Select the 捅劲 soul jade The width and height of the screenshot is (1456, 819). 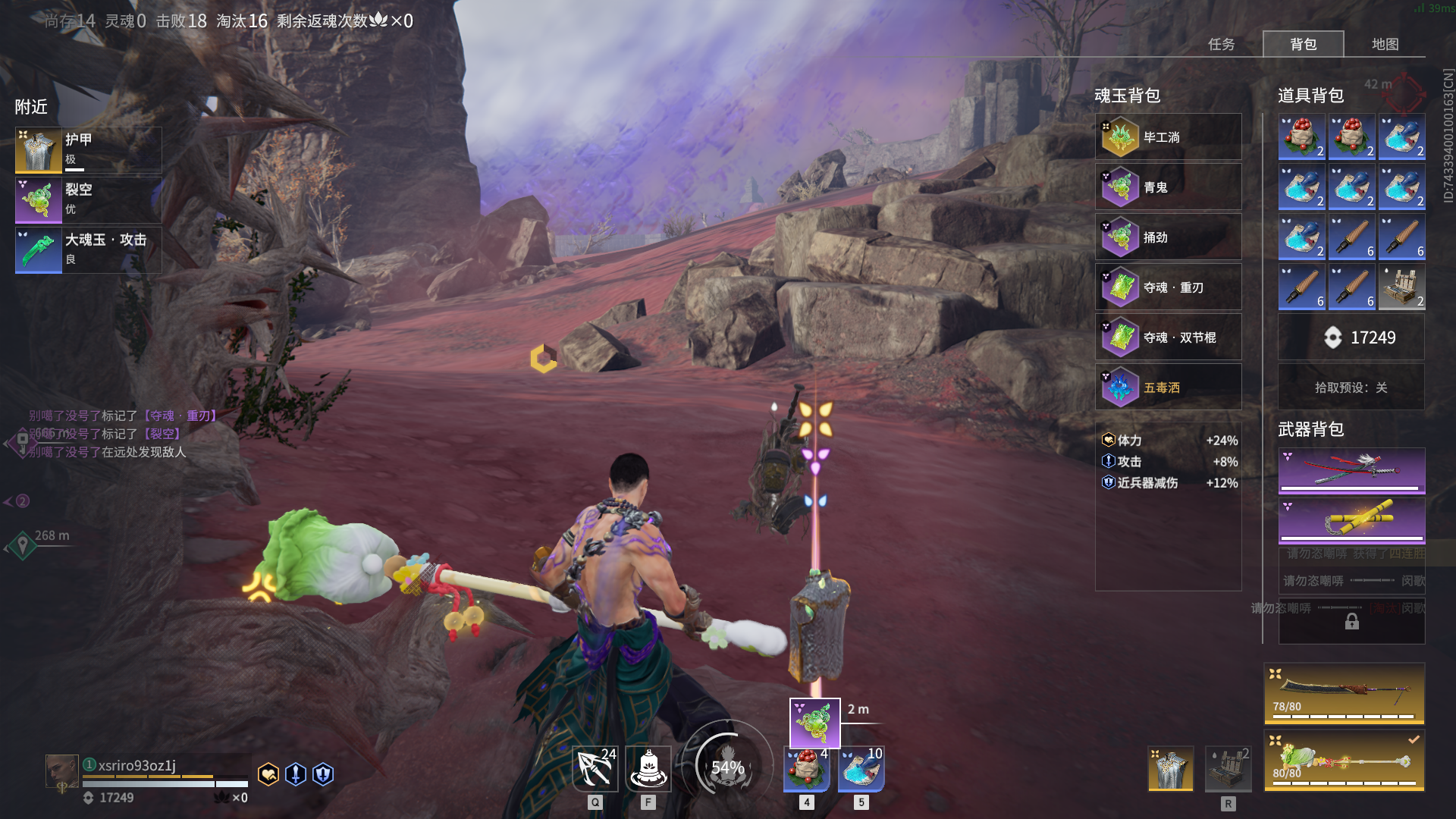pos(1168,237)
